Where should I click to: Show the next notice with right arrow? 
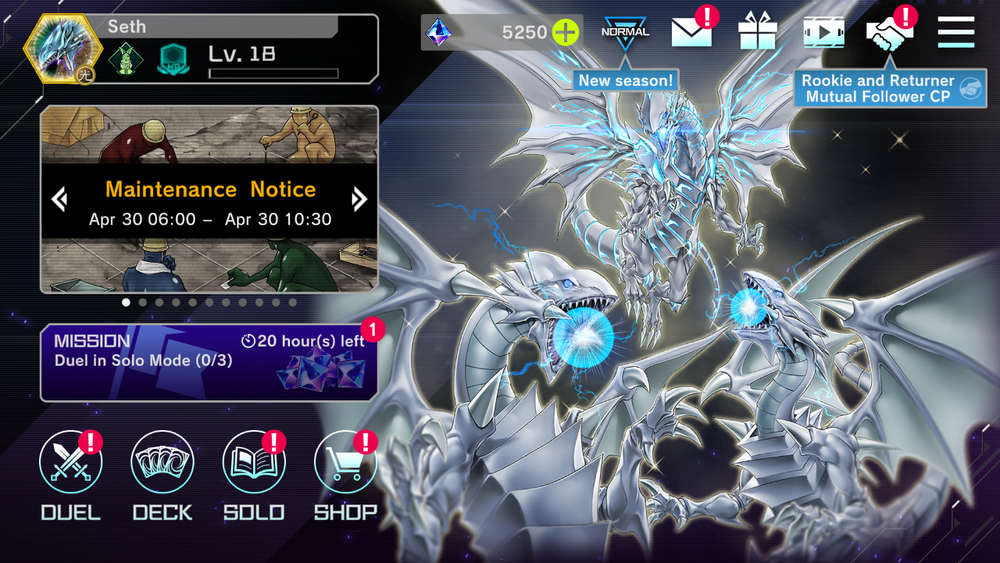tap(359, 199)
